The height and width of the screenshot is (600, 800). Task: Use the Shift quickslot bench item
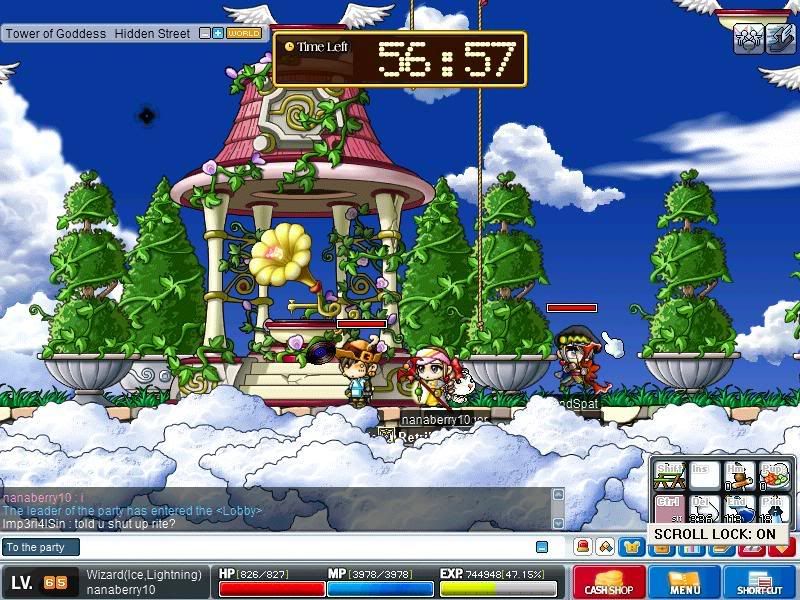click(670, 476)
